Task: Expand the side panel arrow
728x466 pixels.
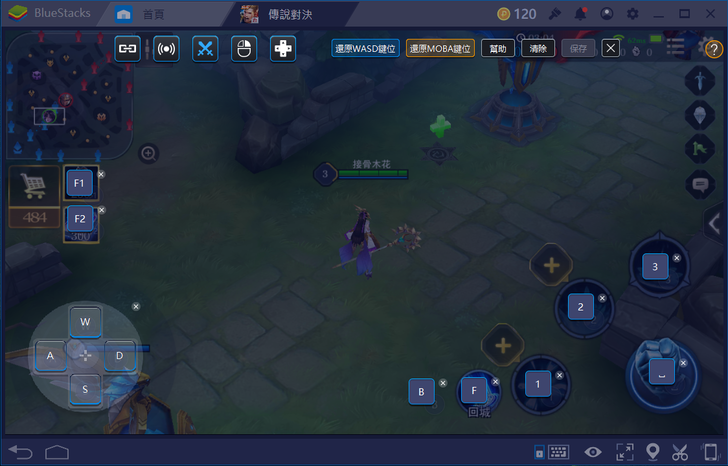Action: click(714, 224)
